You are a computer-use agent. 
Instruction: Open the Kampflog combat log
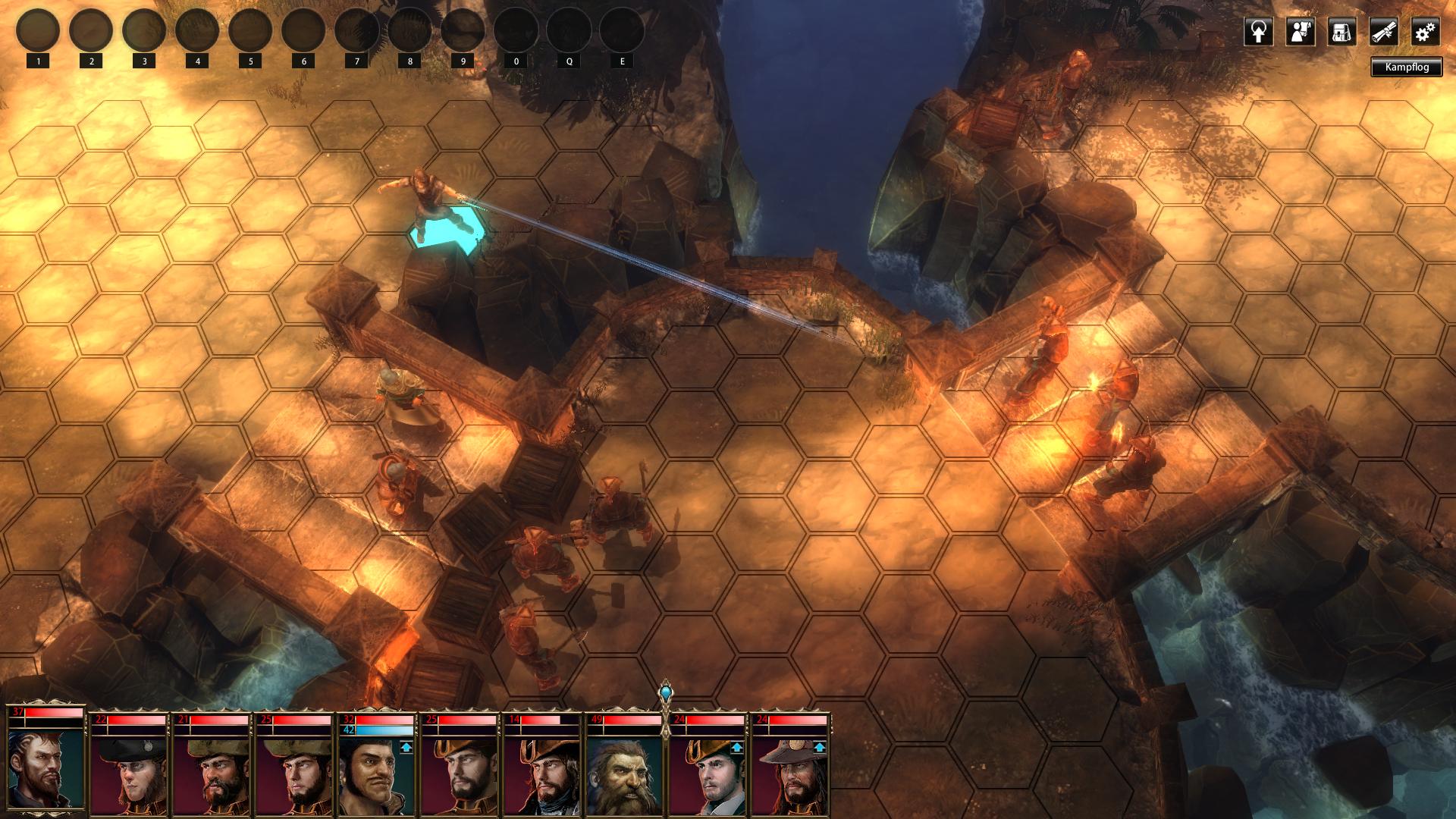[x=1406, y=67]
